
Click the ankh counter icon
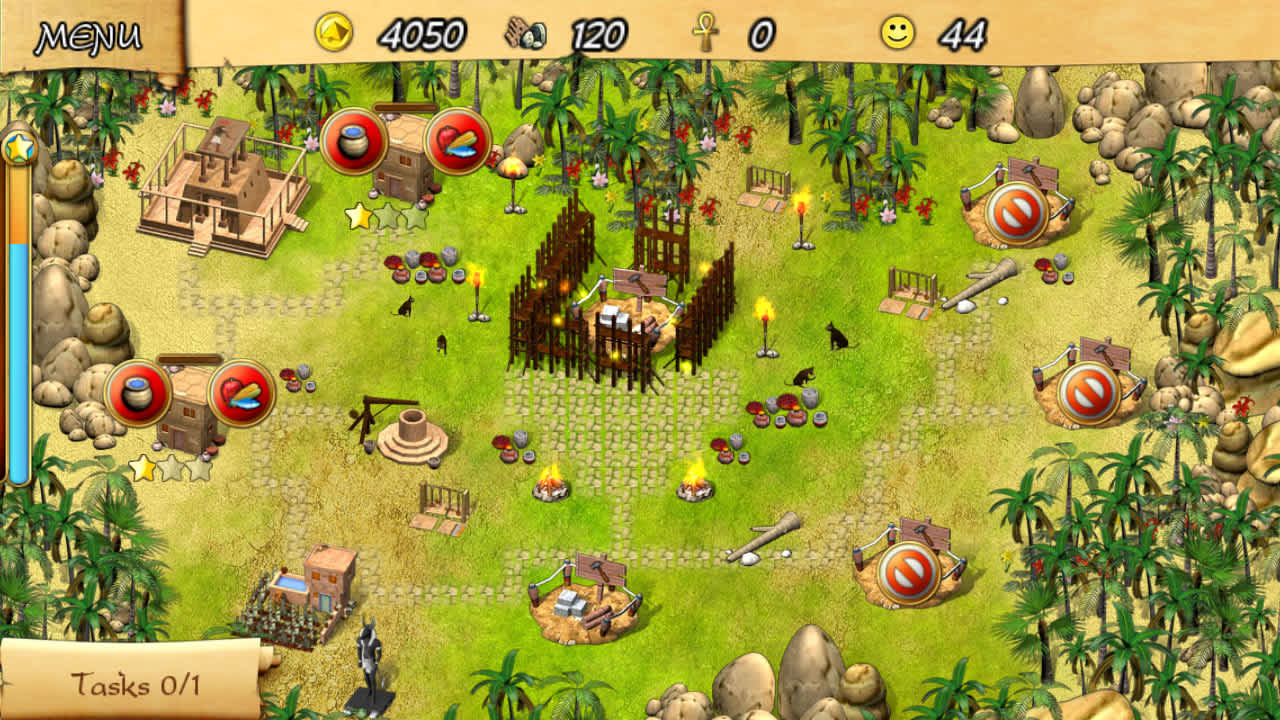click(706, 33)
